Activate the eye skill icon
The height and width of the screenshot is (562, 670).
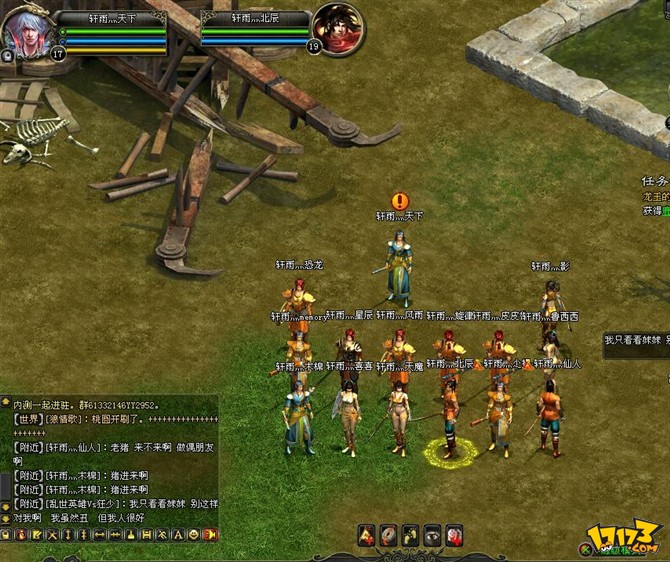(x=432, y=535)
